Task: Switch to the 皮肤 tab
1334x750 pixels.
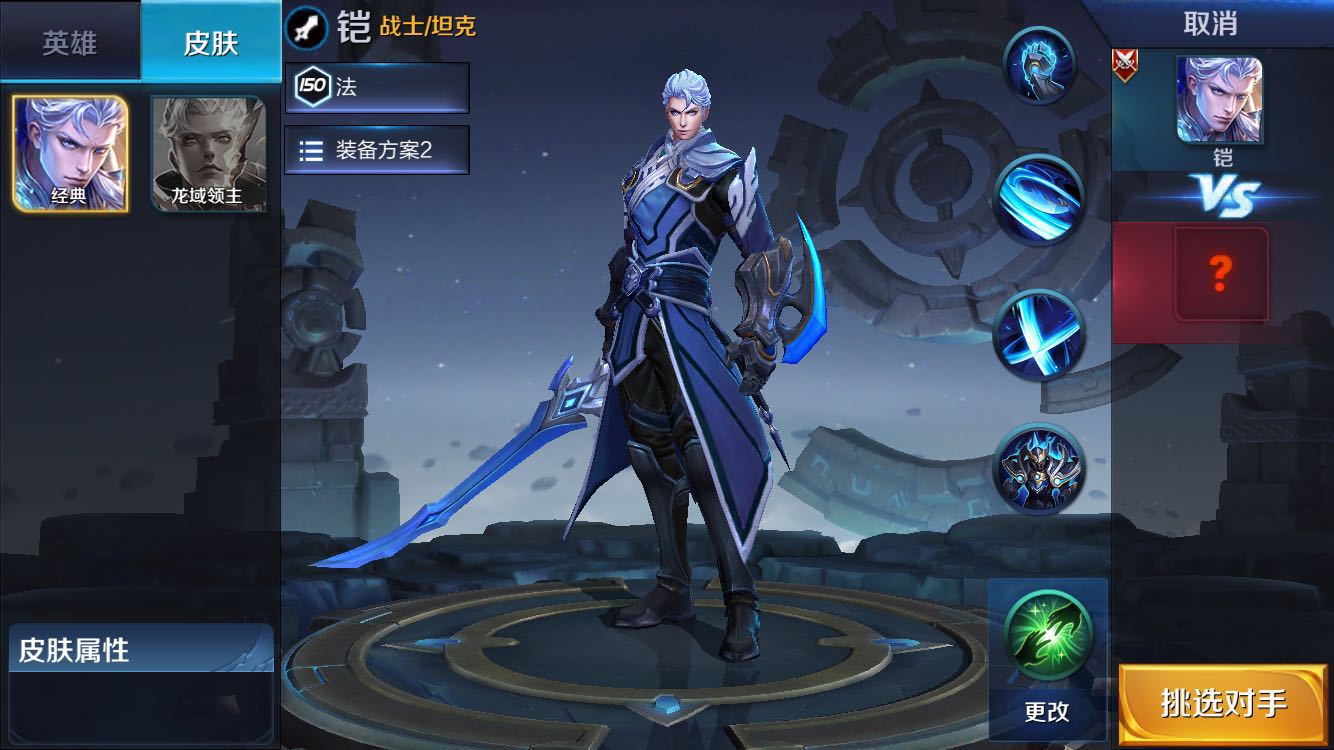Action: (x=210, y=42)
